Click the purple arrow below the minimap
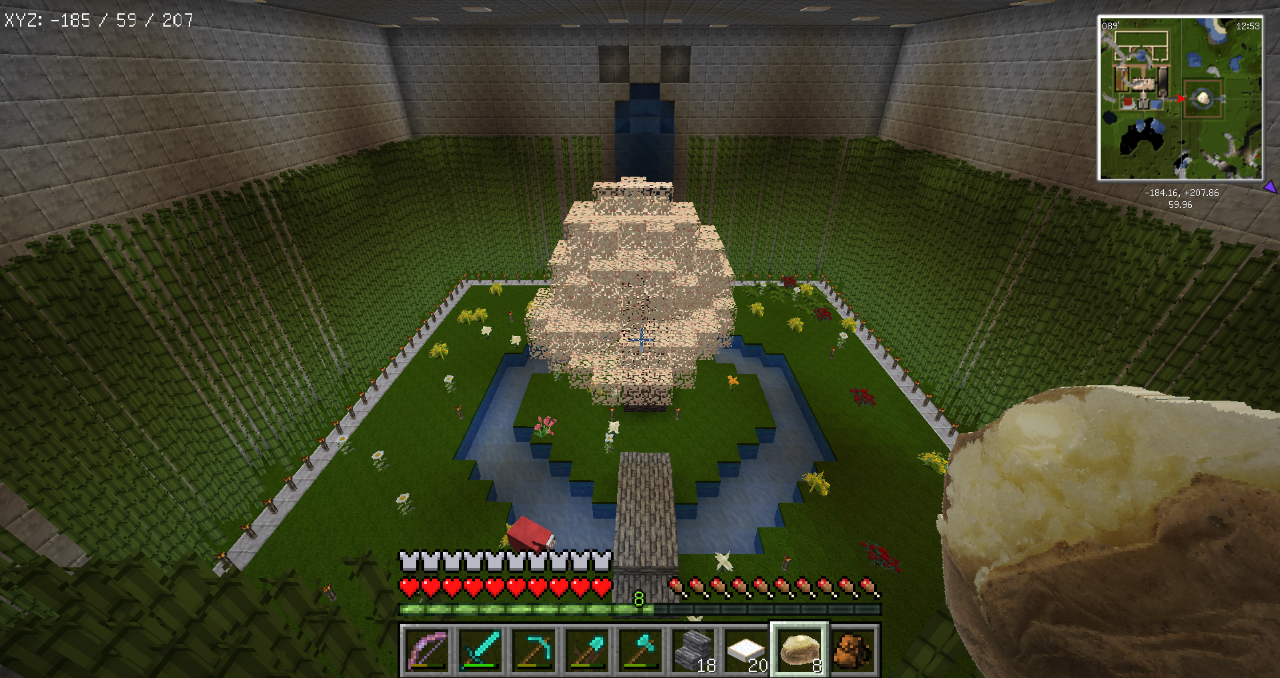The image size is (1280, 678). tap(1269, 186)
